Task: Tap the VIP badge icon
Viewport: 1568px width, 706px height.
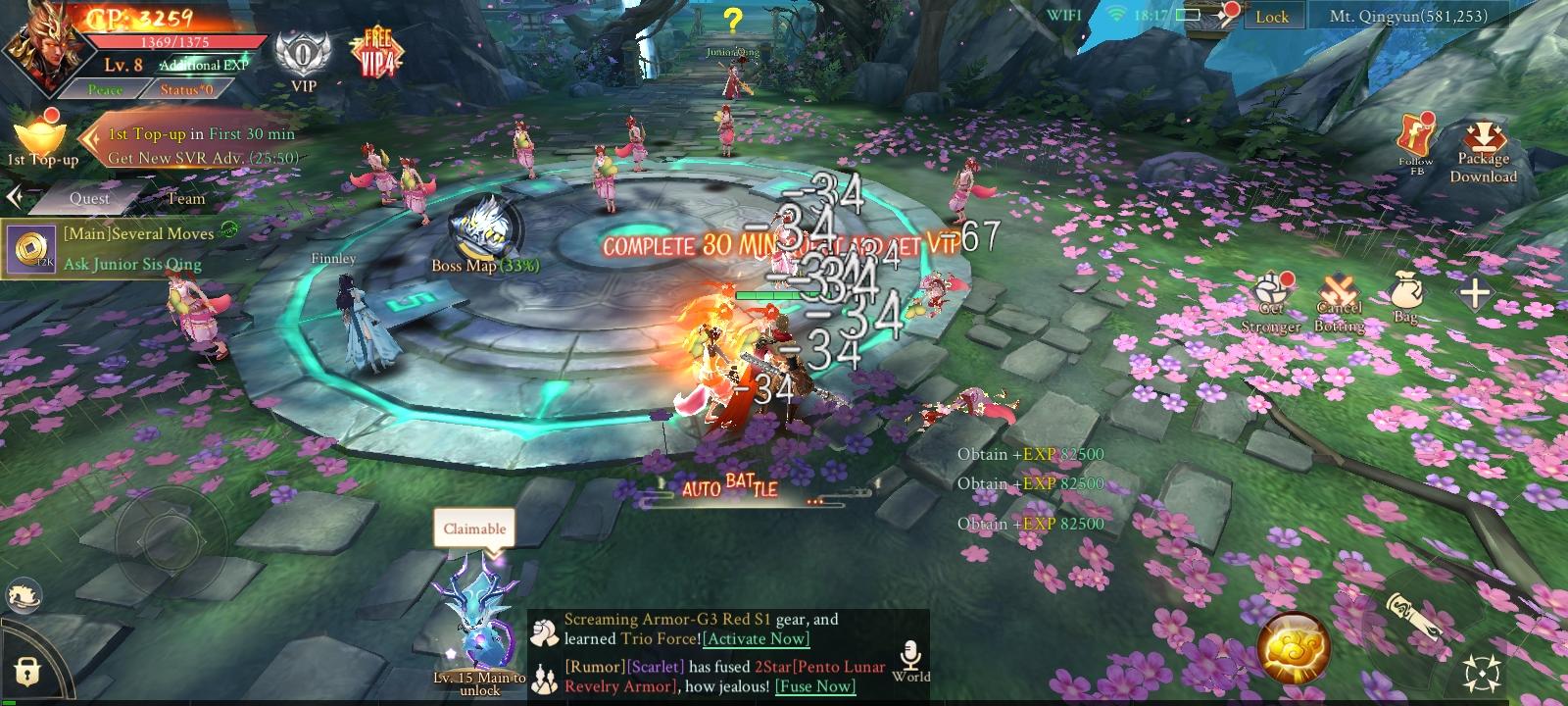Action: (302, 54)
